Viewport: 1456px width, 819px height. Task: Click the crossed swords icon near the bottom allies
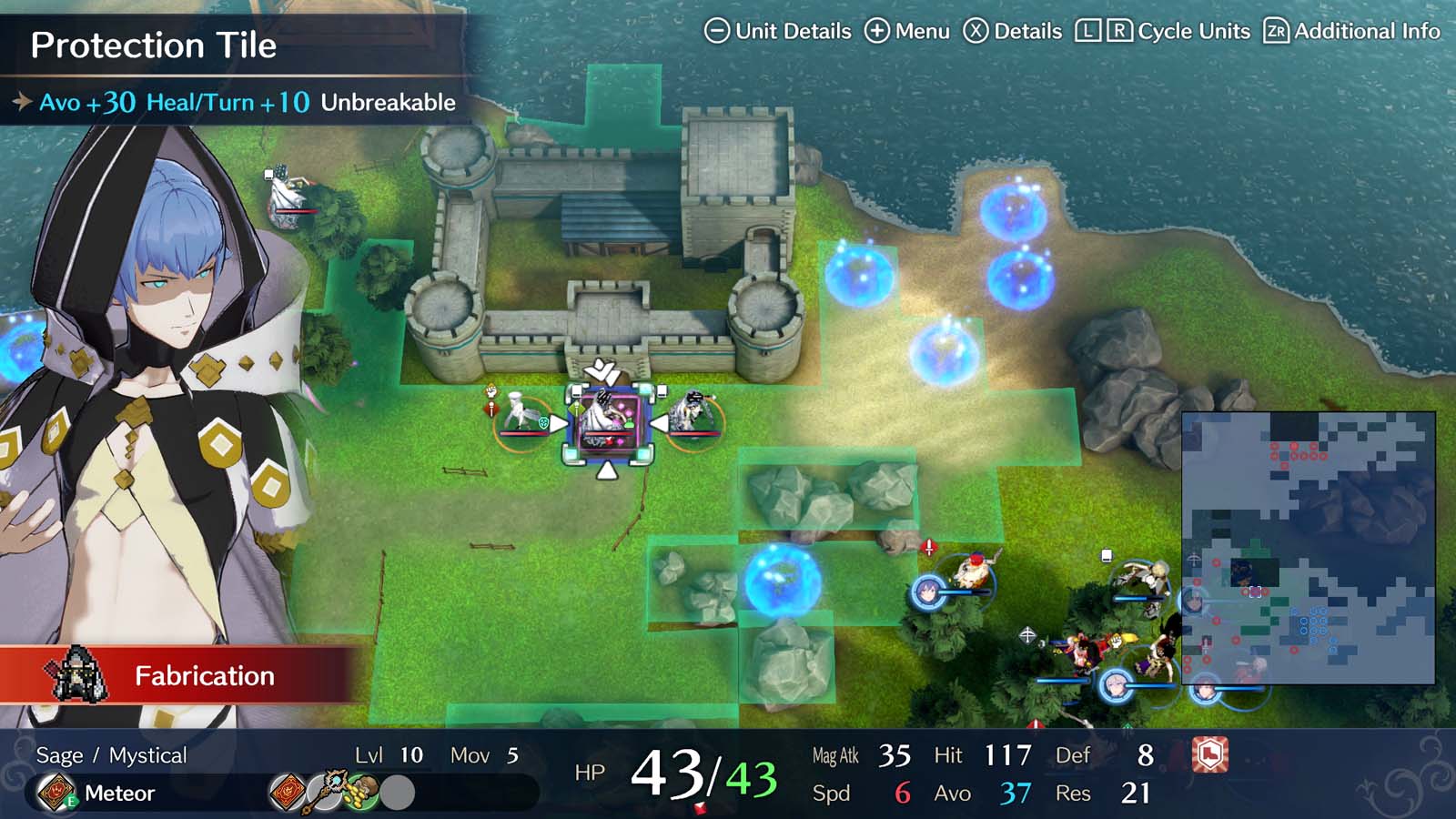[x=1028, y=634]
